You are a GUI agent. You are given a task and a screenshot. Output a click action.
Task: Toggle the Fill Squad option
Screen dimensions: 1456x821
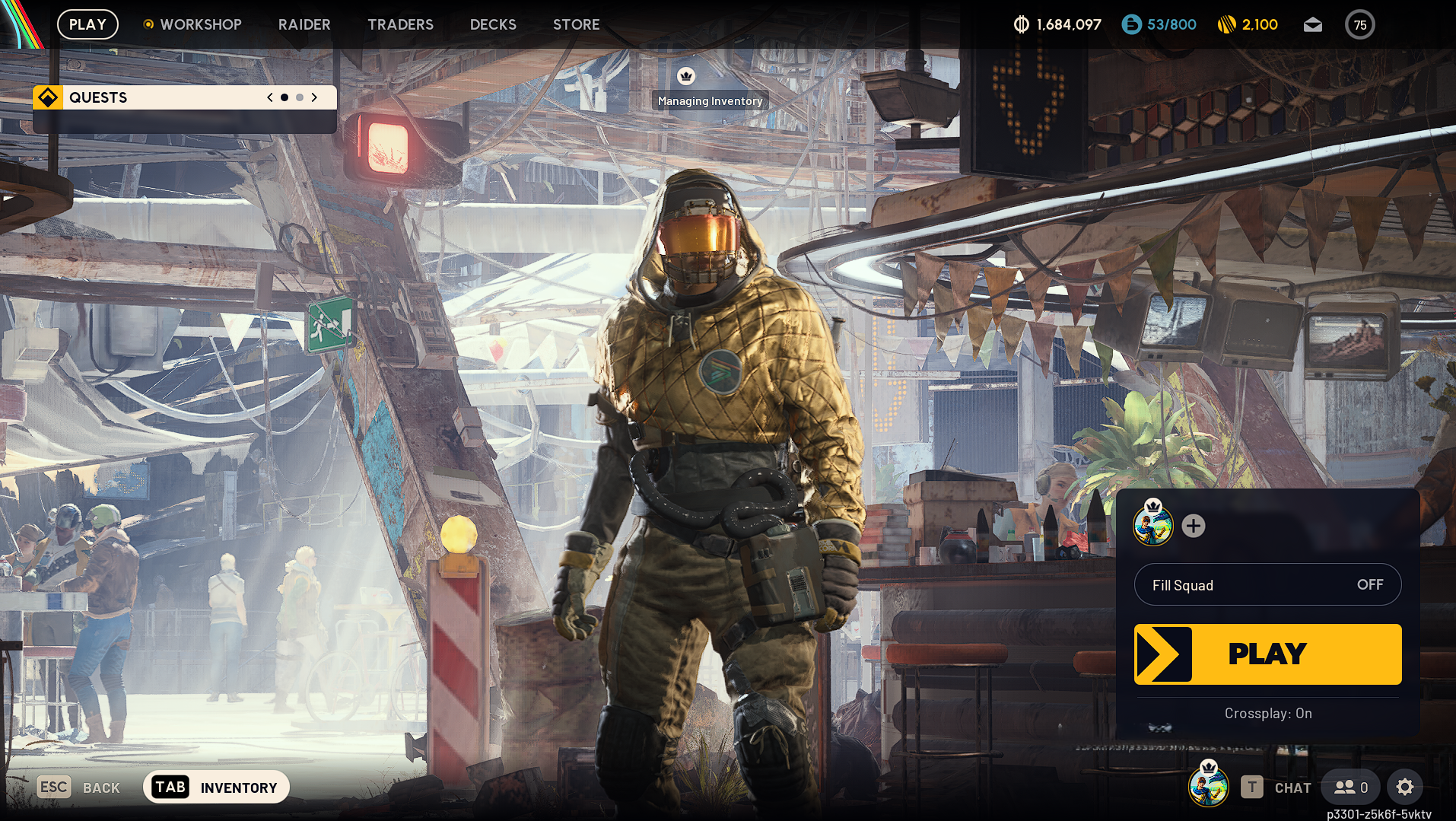(1267, 584)
